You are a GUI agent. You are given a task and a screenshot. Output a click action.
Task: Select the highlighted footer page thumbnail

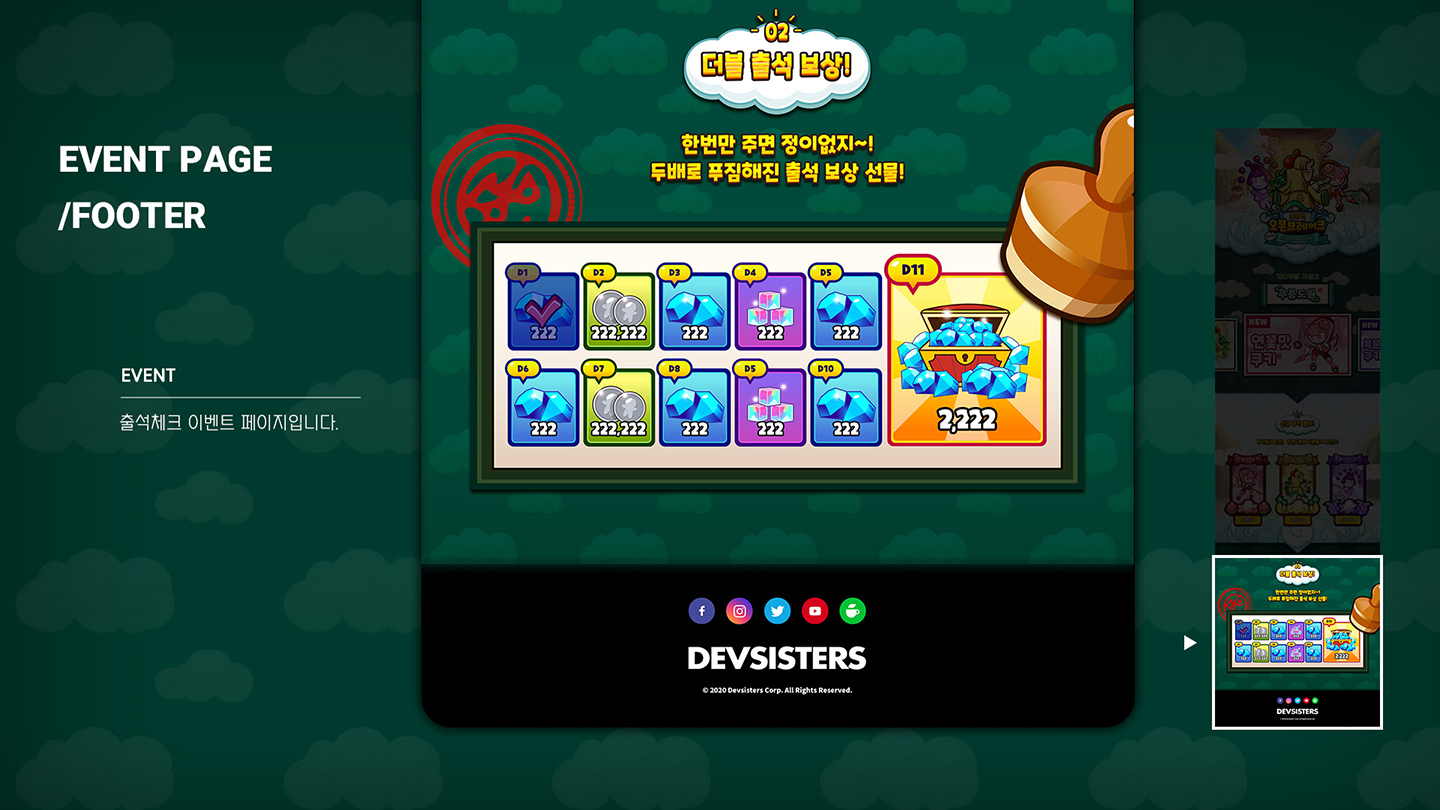pyautogui.click(x=1297, y=642)
